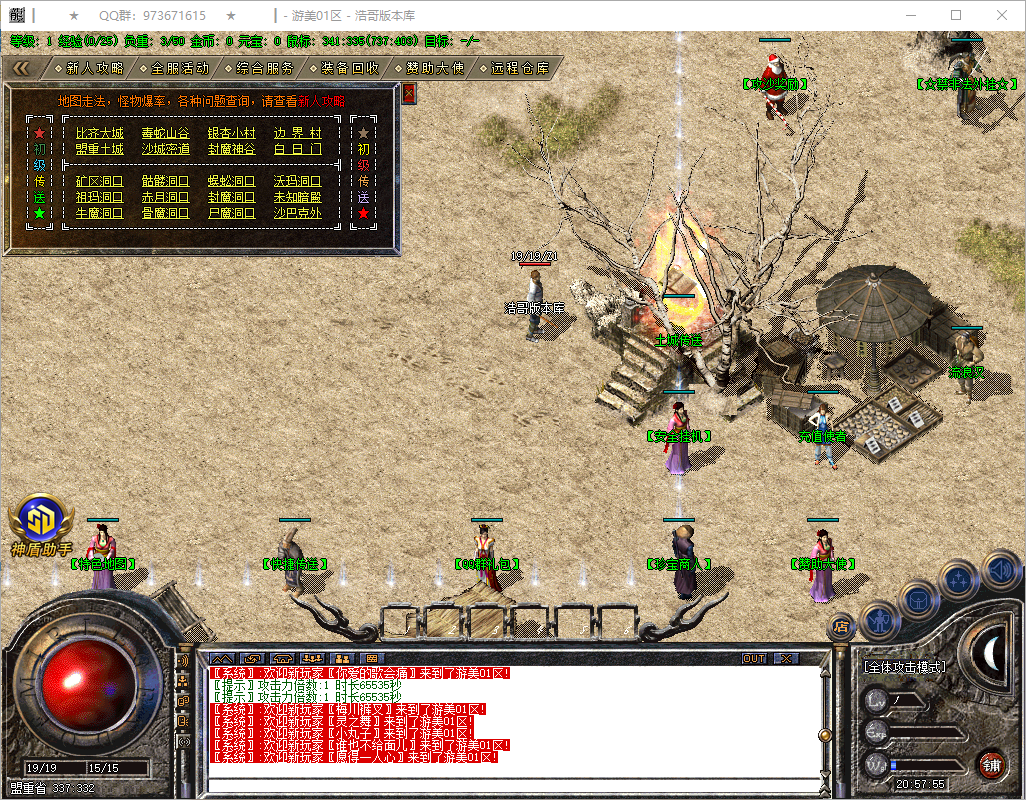Open the character equipment icon

pyautogui.click(x=877, y=620)
